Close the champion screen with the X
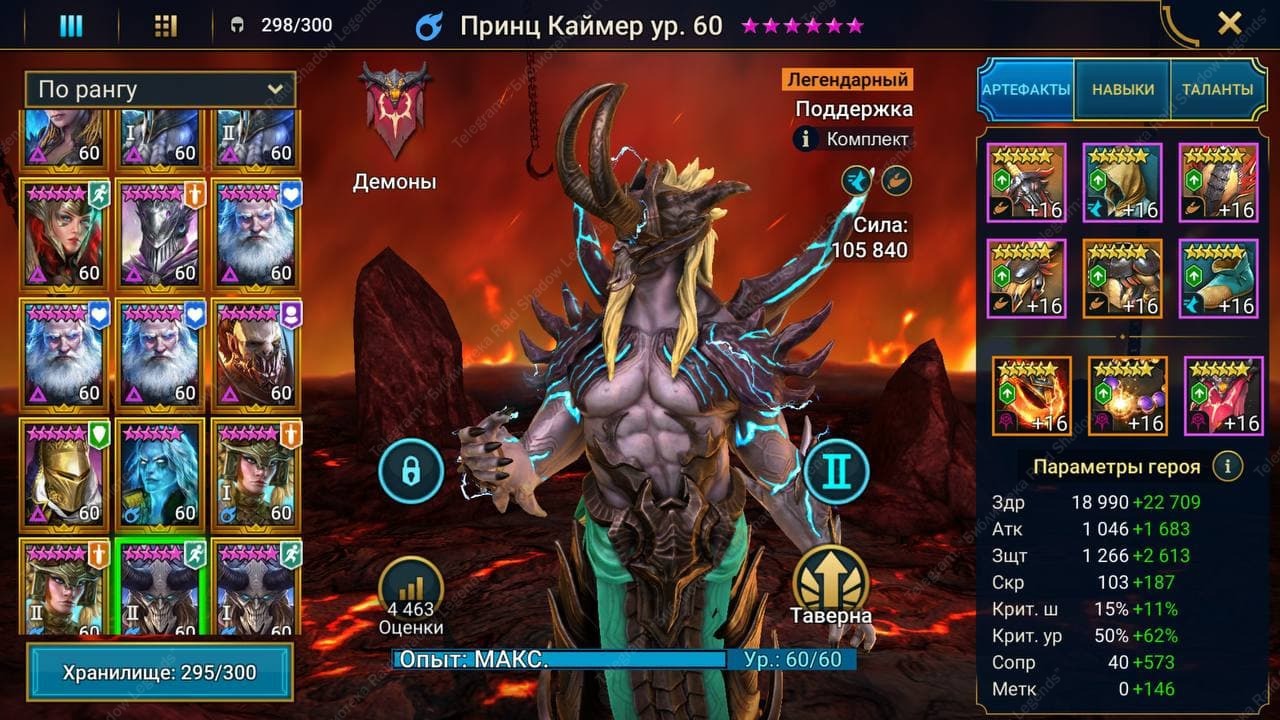The height and width of the screenshot is (720, 1280). tap(1229, 24)
